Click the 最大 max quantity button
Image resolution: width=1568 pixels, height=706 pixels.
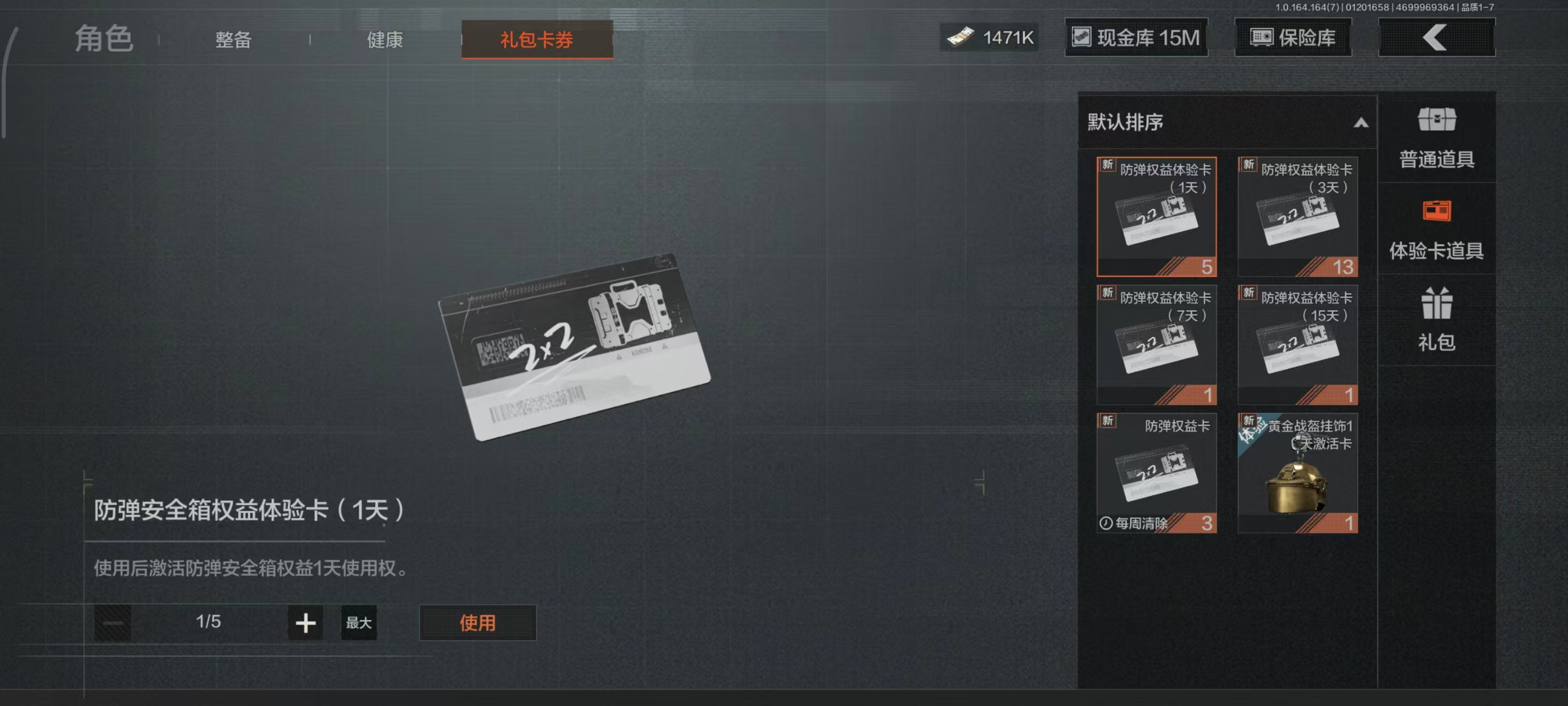(358, 623)
